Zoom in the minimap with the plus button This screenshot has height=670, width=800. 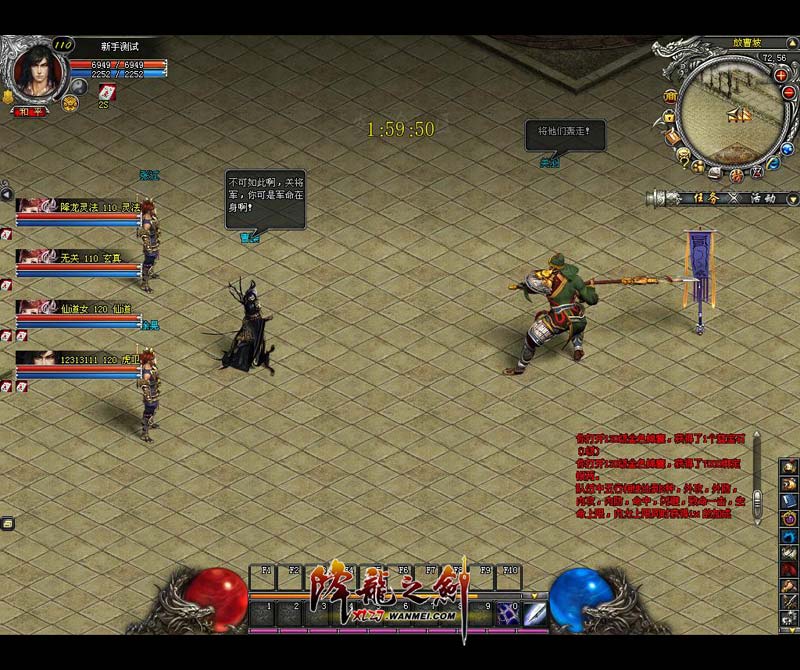781,76
